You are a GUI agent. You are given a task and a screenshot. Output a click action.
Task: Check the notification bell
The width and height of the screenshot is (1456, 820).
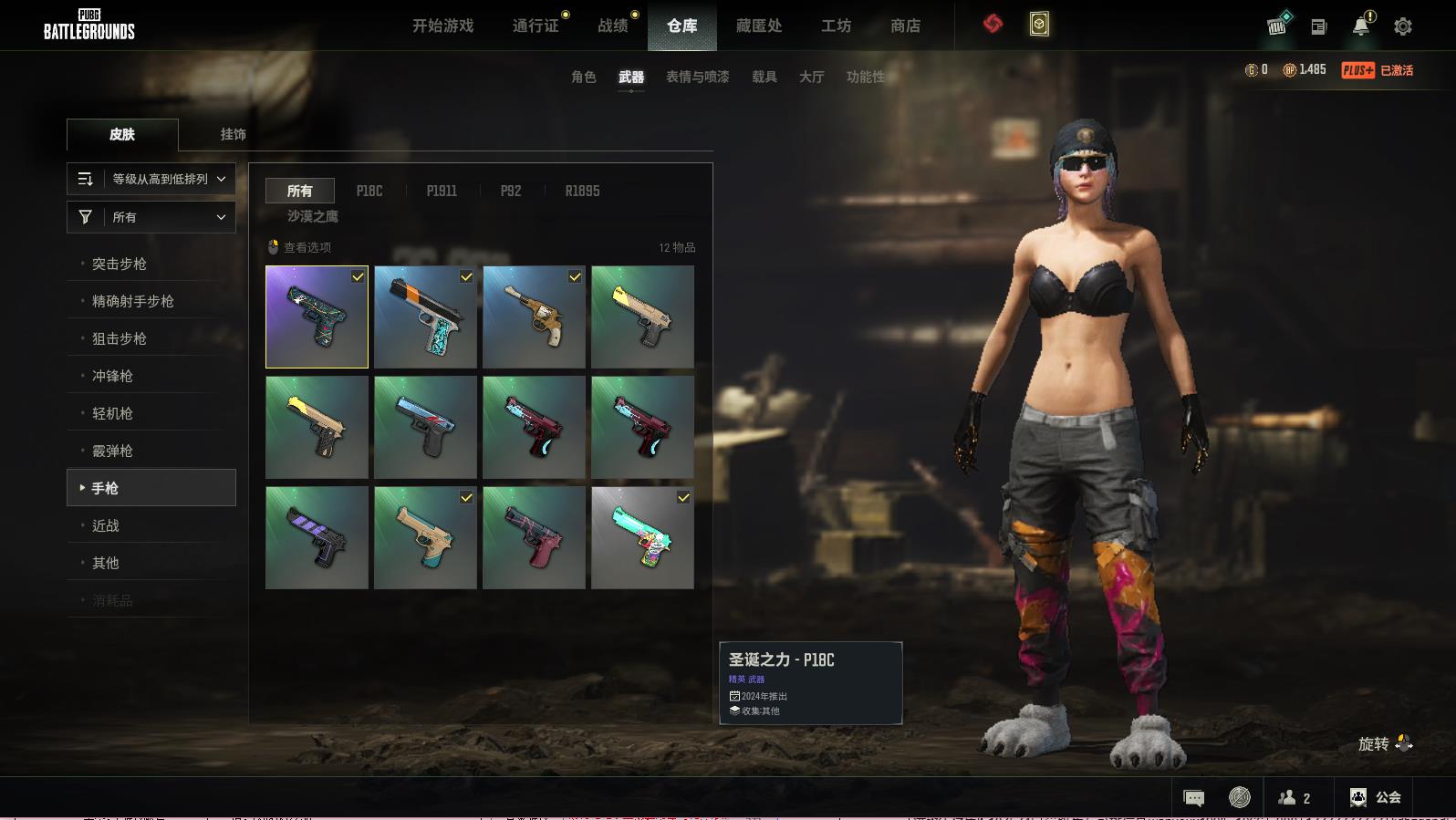coord(1361,26)
